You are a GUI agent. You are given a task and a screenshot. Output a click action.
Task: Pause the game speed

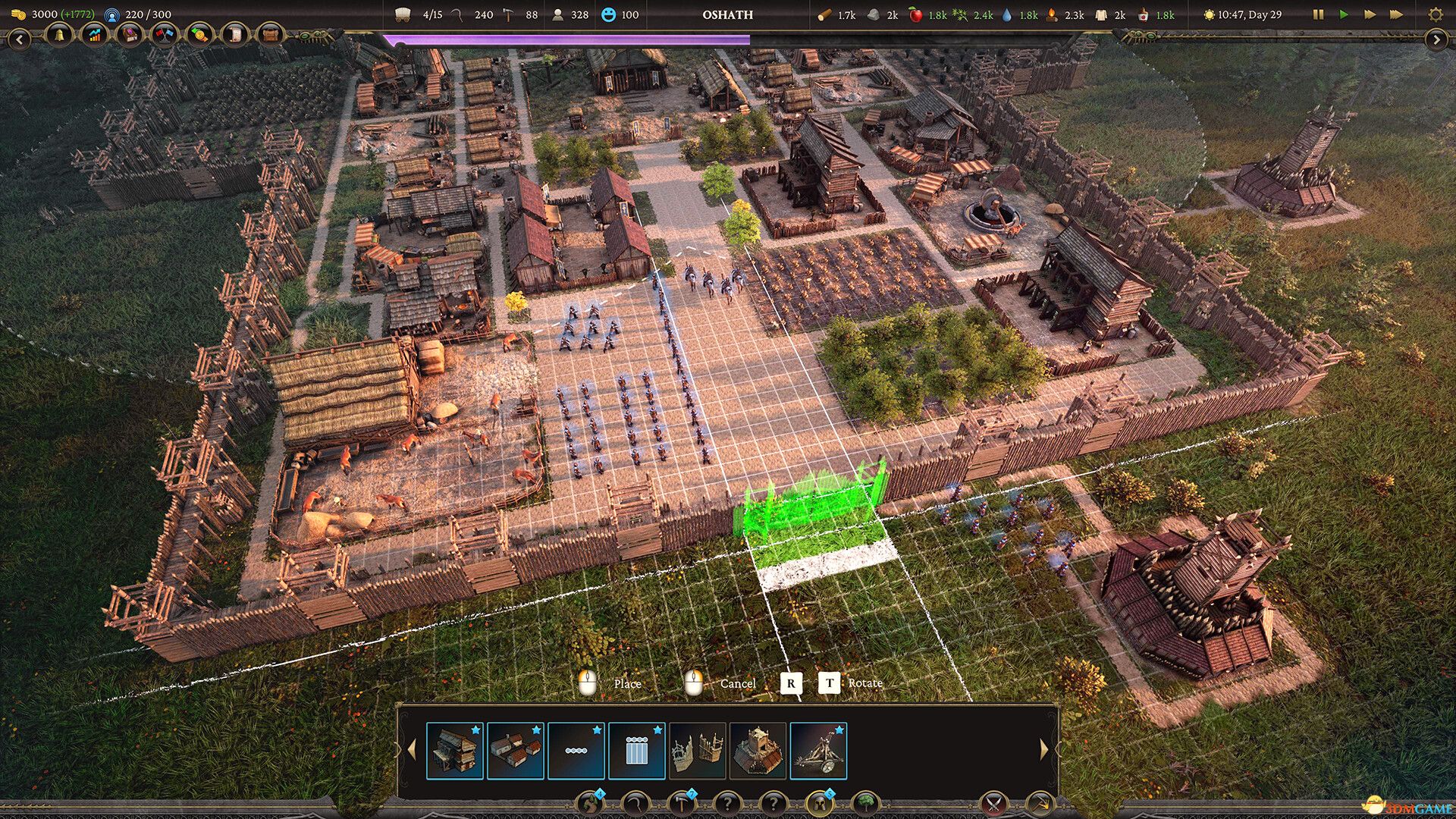pyautogui.click(x=1318, y=14)
